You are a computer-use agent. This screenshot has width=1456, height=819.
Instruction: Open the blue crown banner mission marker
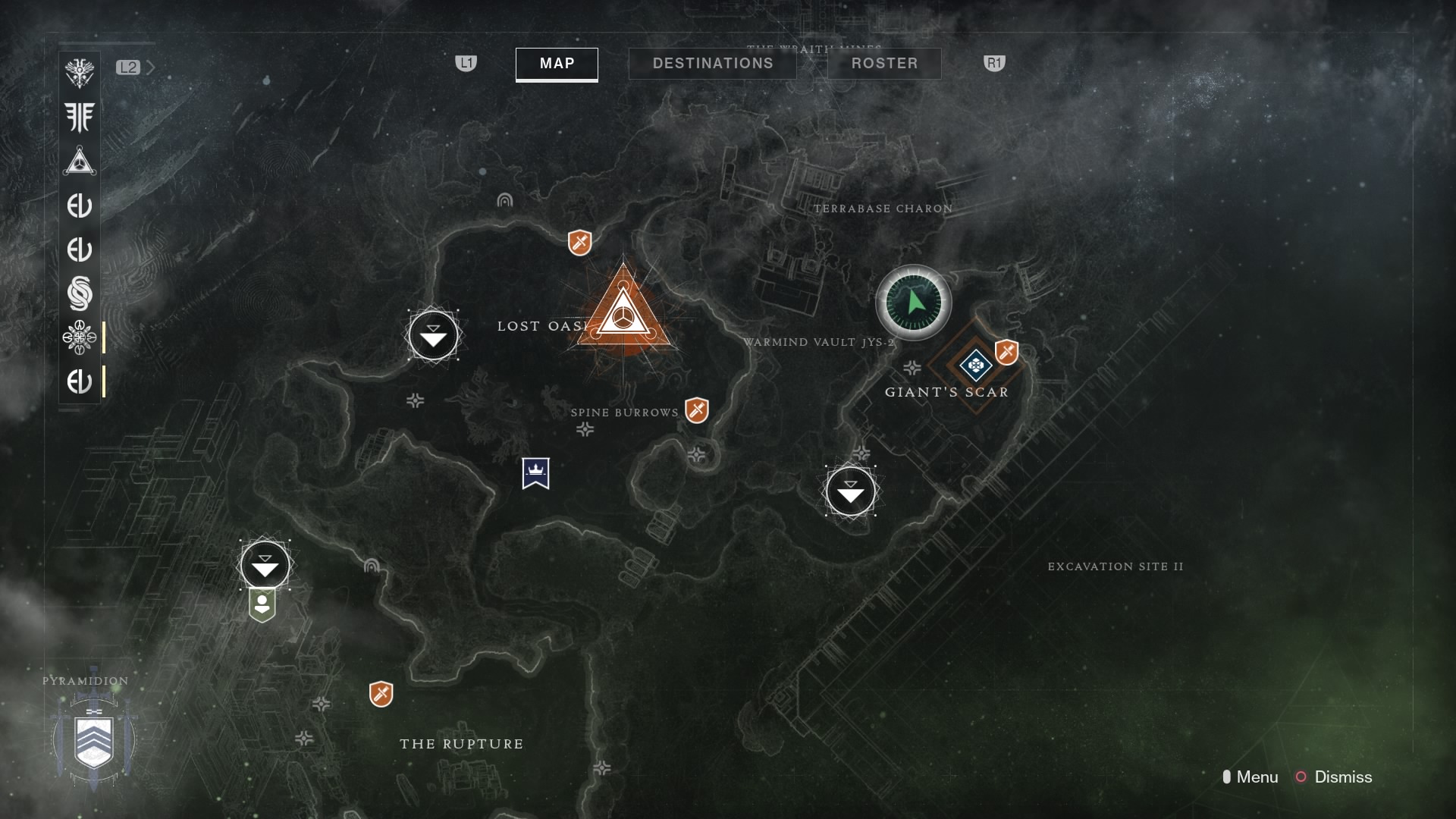[535, 473]
